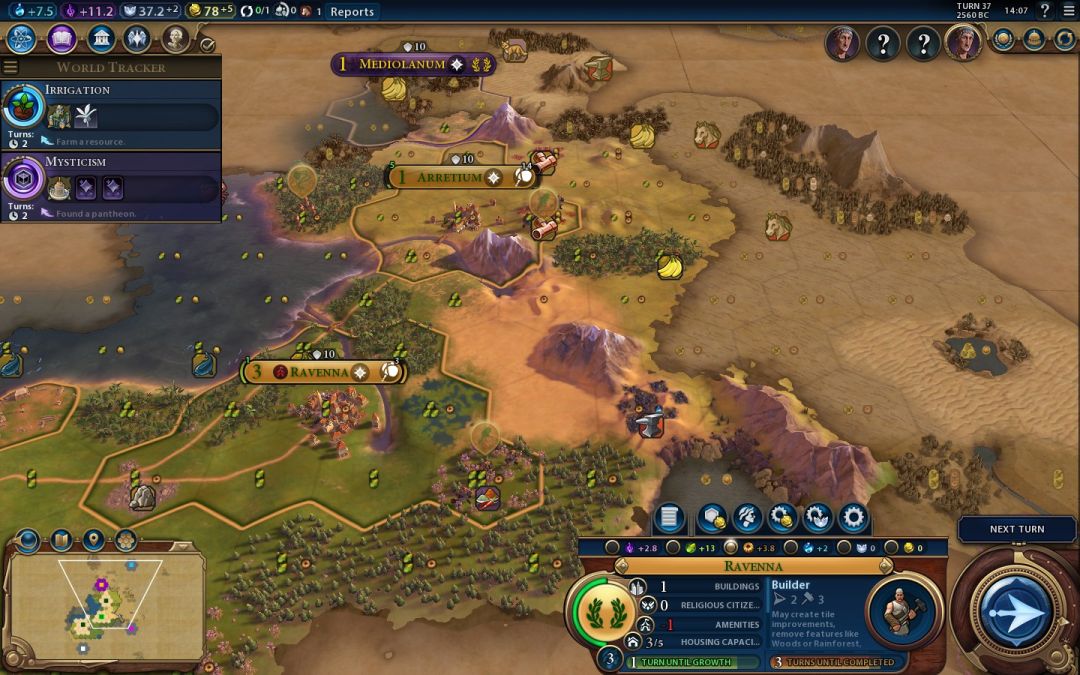Open the religion wings icon

pyautogui.click(x=137, y=39)
